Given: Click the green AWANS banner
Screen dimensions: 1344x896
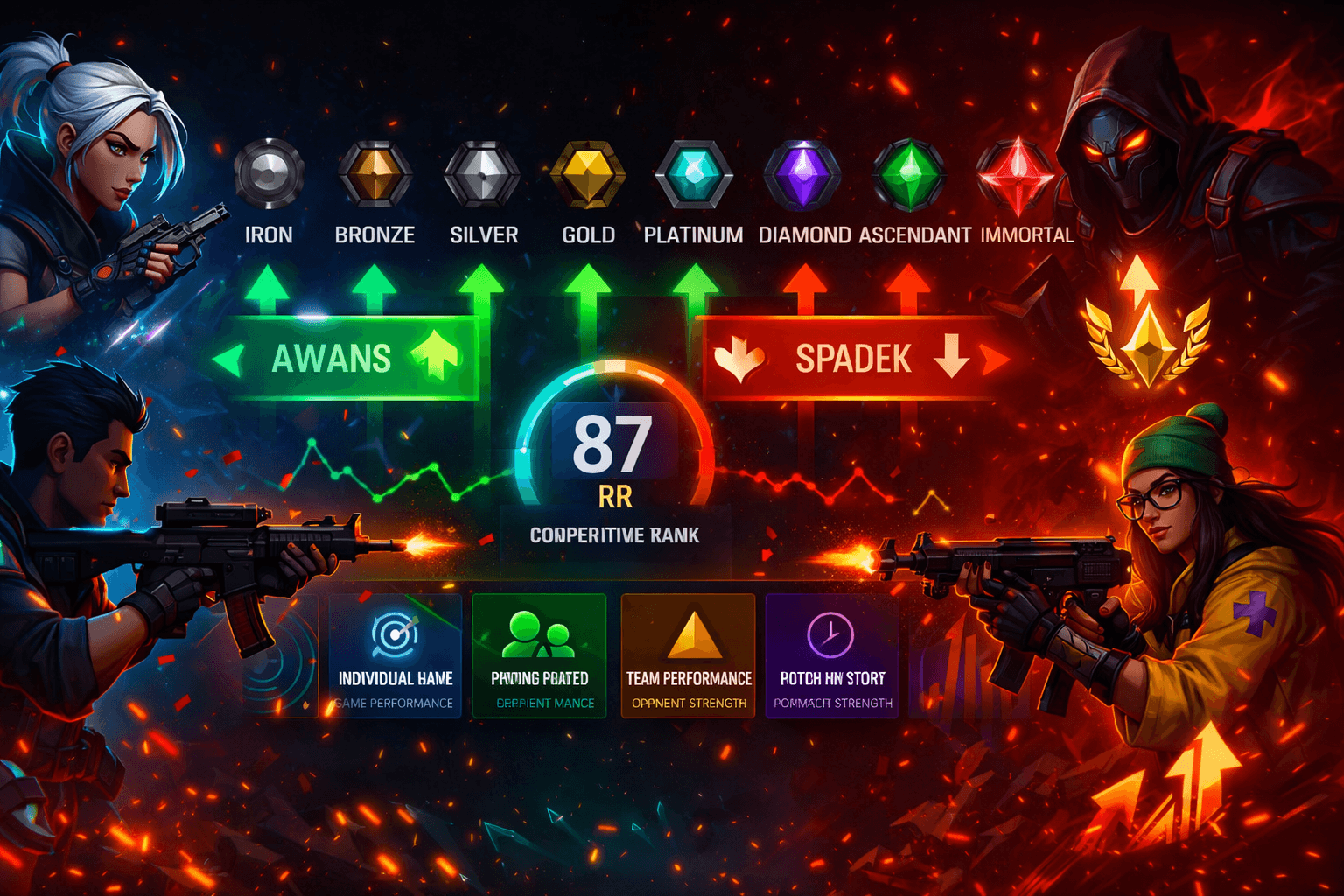Looking at the screenshot, I should tap(346, 359).
